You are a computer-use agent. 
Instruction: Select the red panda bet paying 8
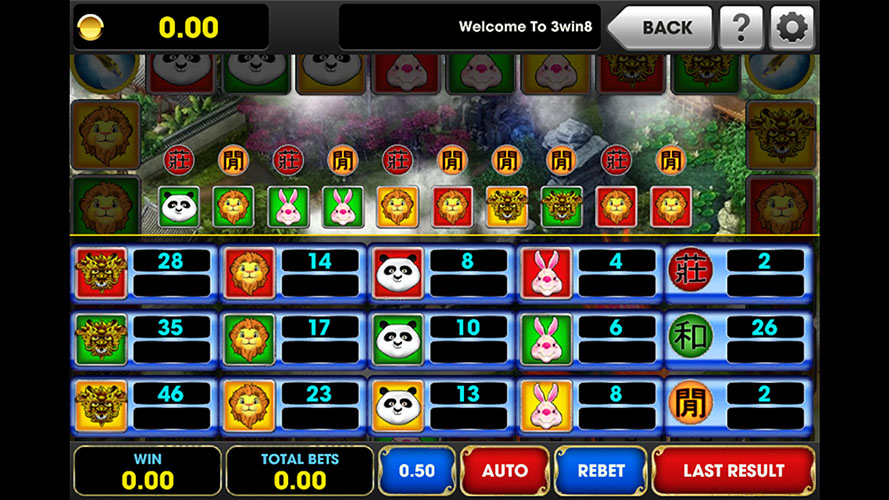[x=398, y=272]
